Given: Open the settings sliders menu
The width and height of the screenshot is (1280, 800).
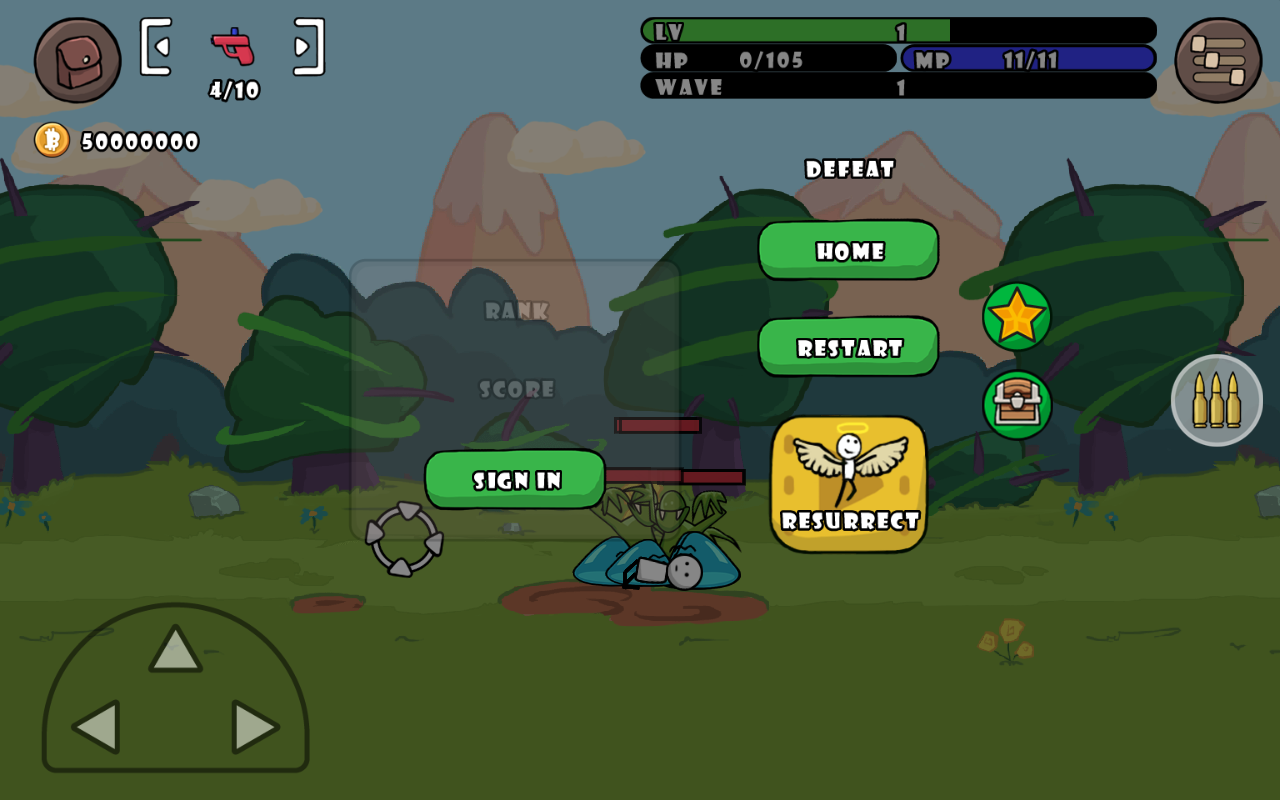Looking at the screenshot, I should pos(1218,60).
